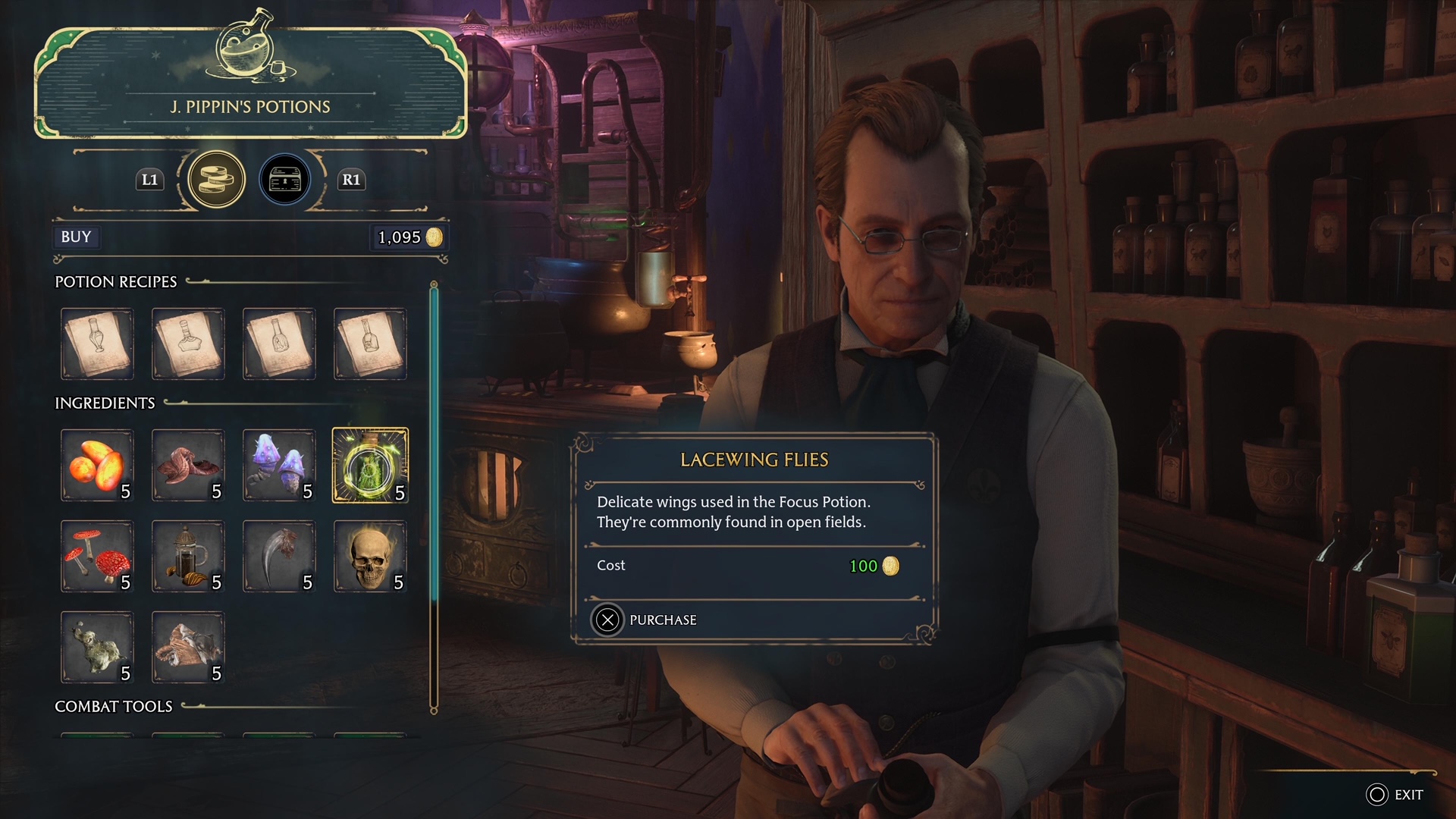Choose the recipe with the wide squat flask

point(188,344)
